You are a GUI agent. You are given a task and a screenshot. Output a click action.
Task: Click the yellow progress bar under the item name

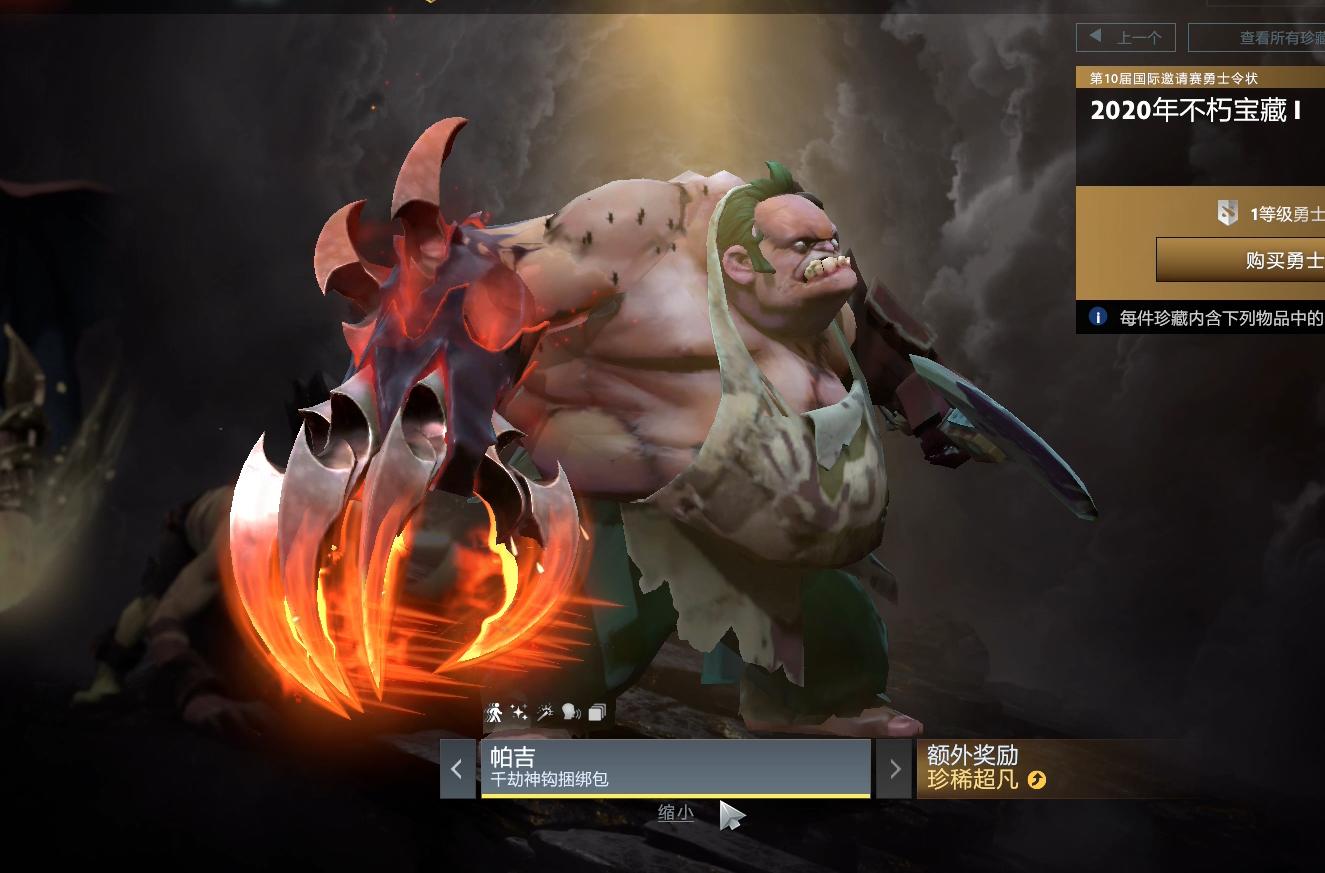pyautogui.click(x=676, y=793)
